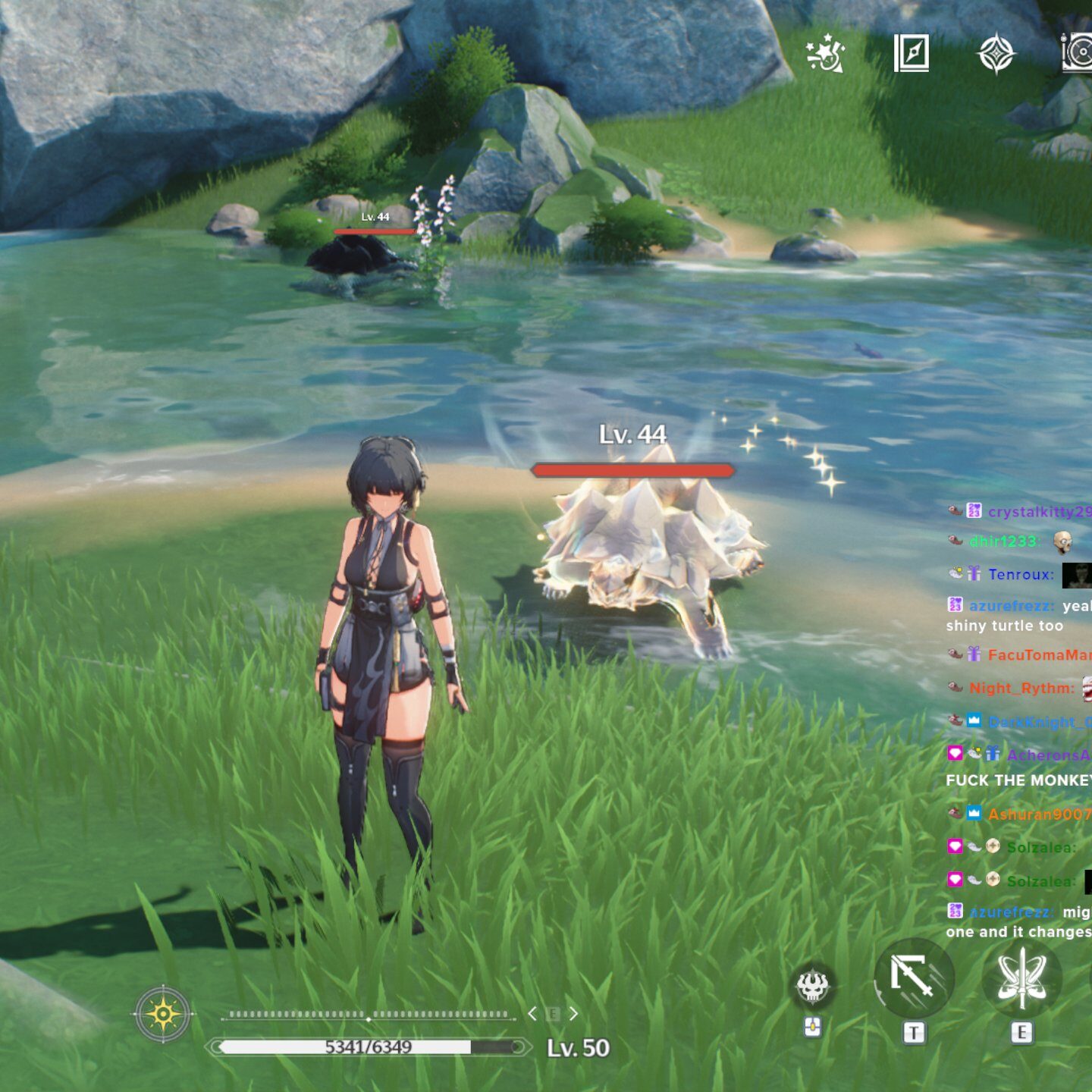
Task: Open the Events fireworks icon top right
Action: coord(826,52)
